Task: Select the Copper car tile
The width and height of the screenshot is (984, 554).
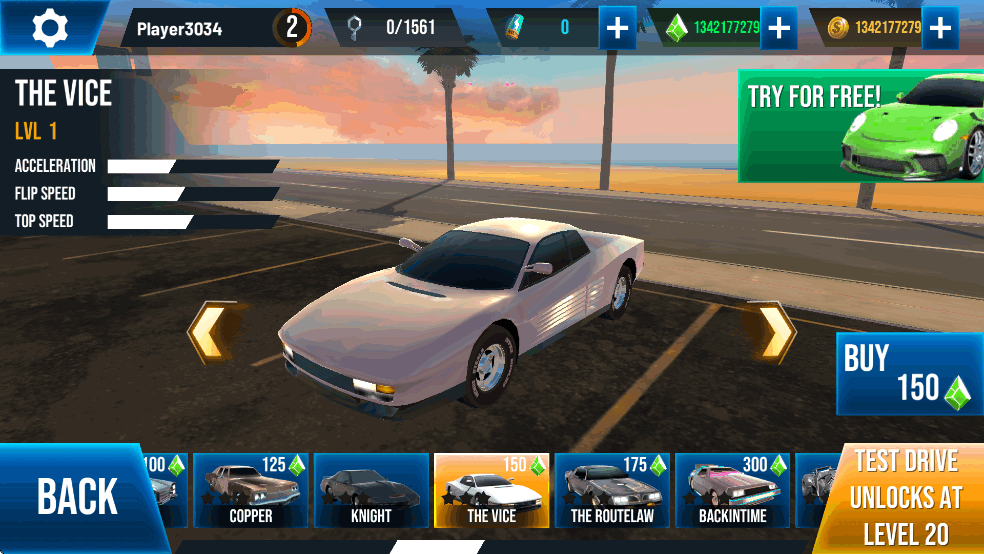Action: click(251, 490)
